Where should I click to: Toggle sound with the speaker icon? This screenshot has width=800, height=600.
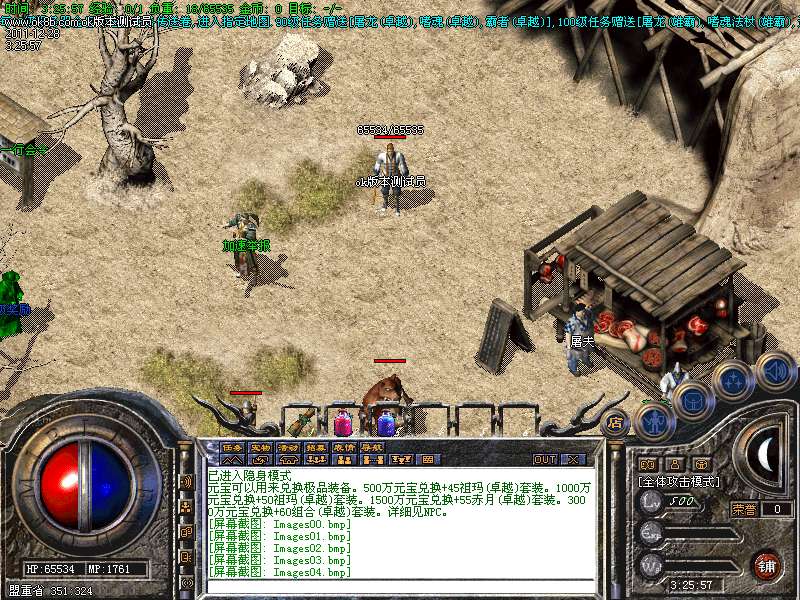coord(773,370)
